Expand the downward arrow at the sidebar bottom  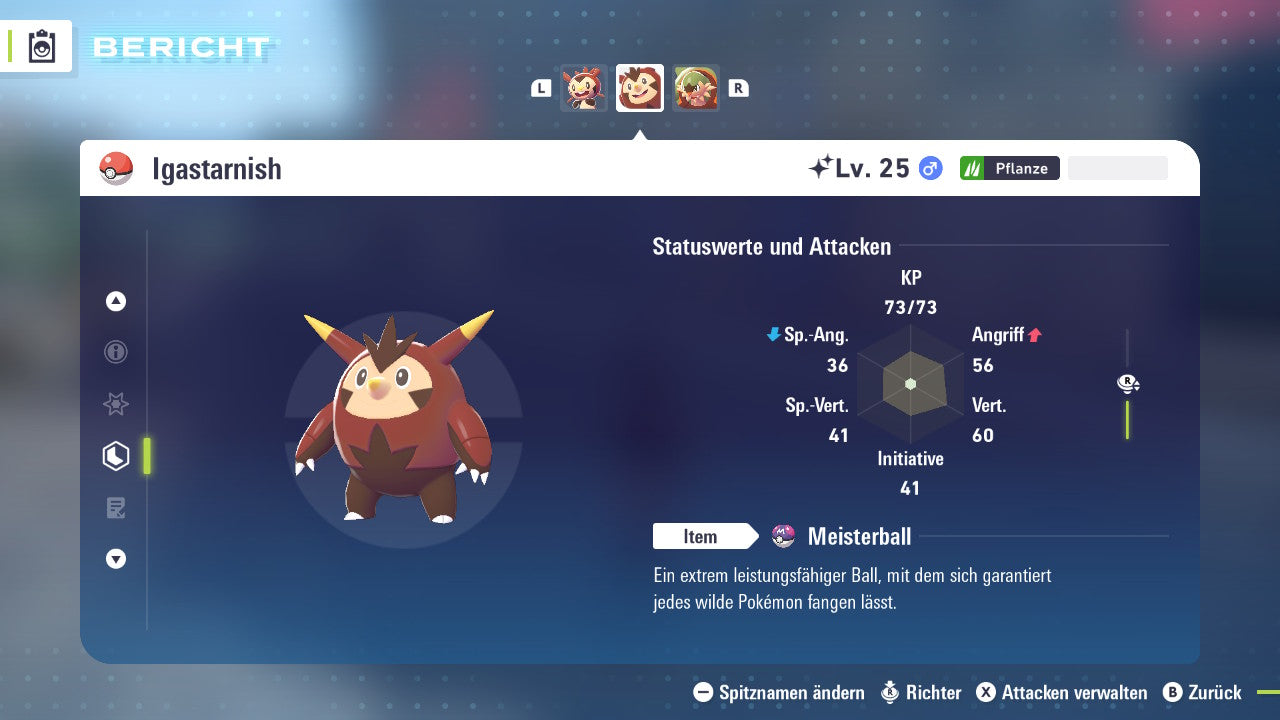[x=115, y=559]
